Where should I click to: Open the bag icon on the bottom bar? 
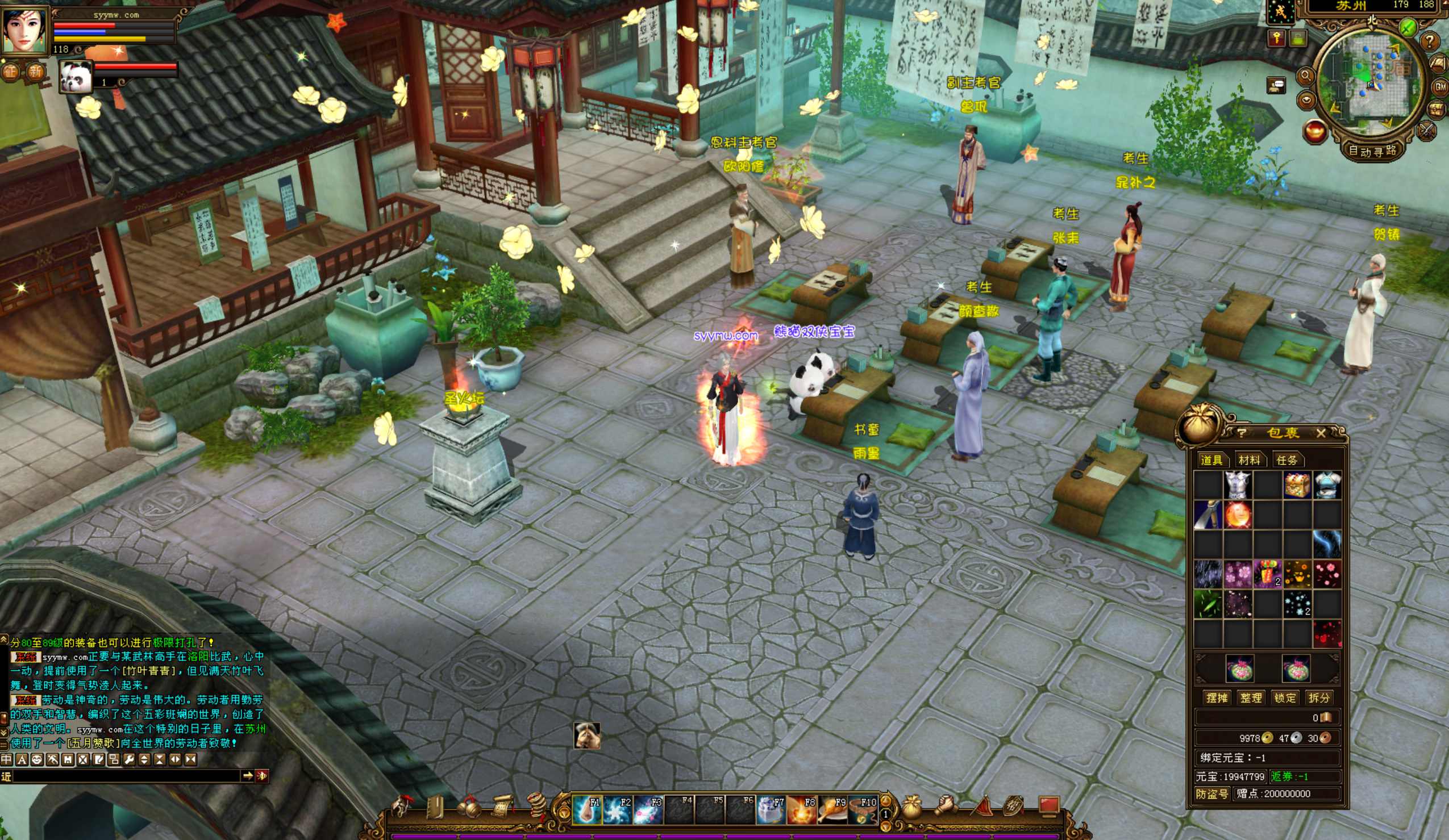click(x=911, y=807)
